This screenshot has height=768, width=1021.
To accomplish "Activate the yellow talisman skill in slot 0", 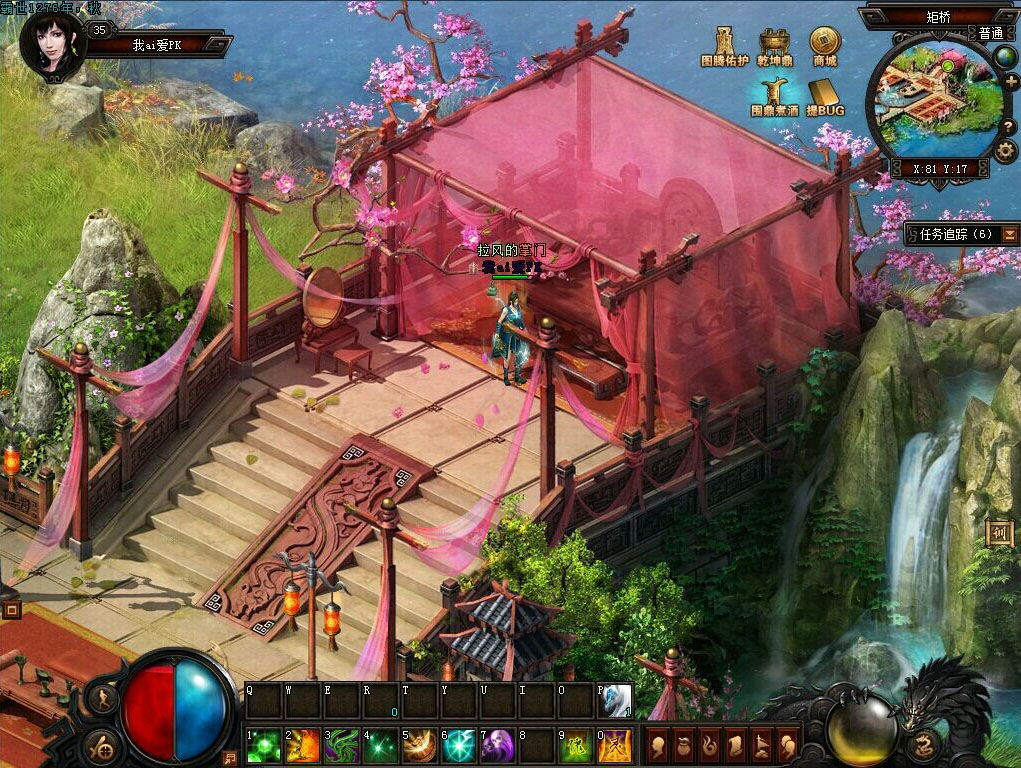I will (x=615, y=745).
